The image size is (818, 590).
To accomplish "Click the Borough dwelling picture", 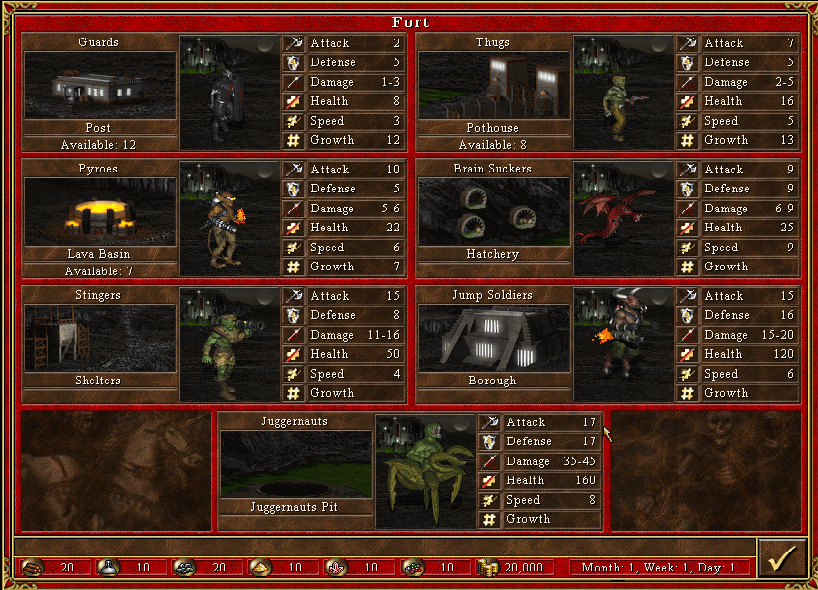I will tap(493, 338).
